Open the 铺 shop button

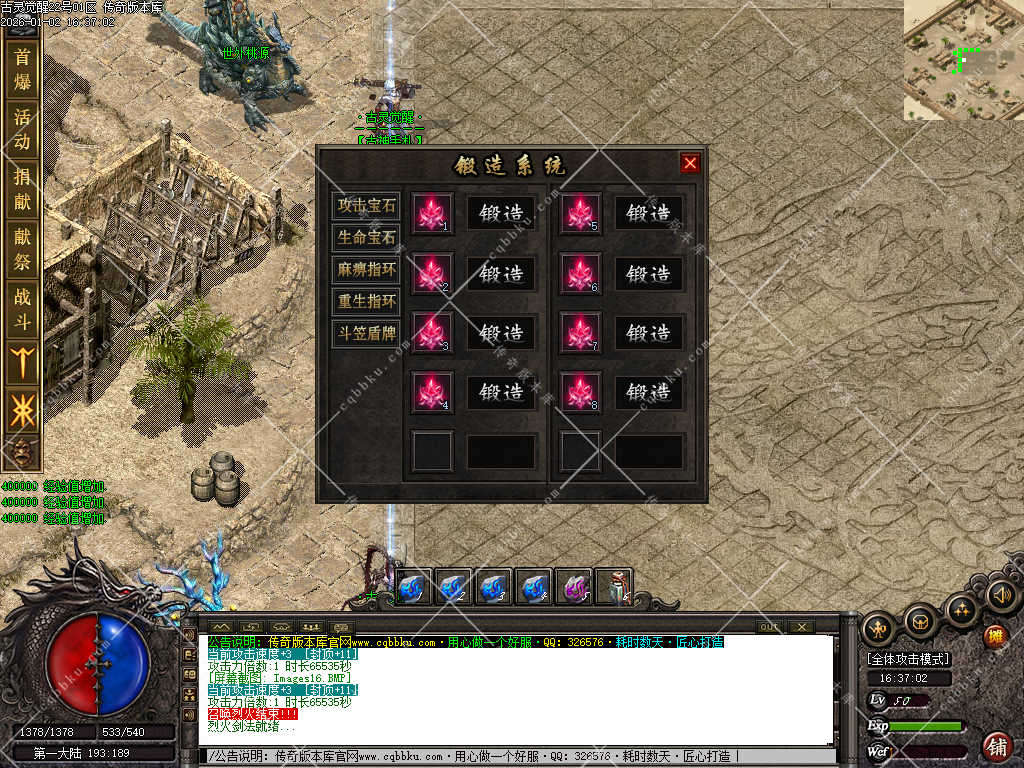pos(996,745)
